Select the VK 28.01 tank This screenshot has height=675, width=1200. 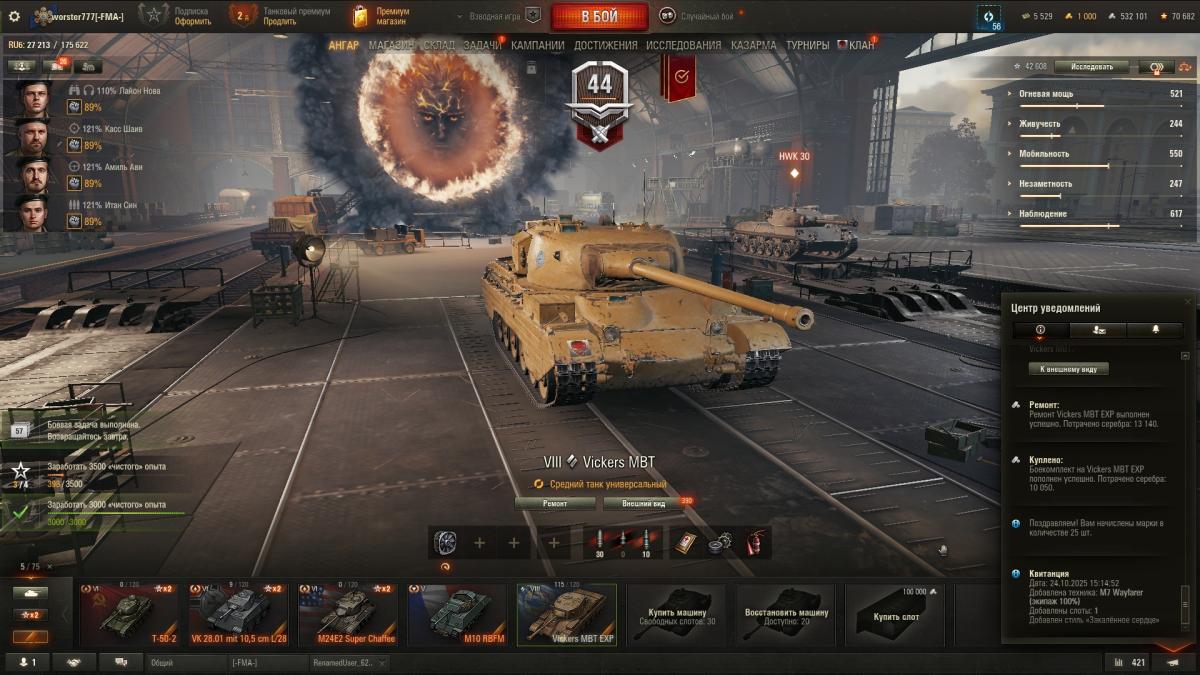click(237, 614)
